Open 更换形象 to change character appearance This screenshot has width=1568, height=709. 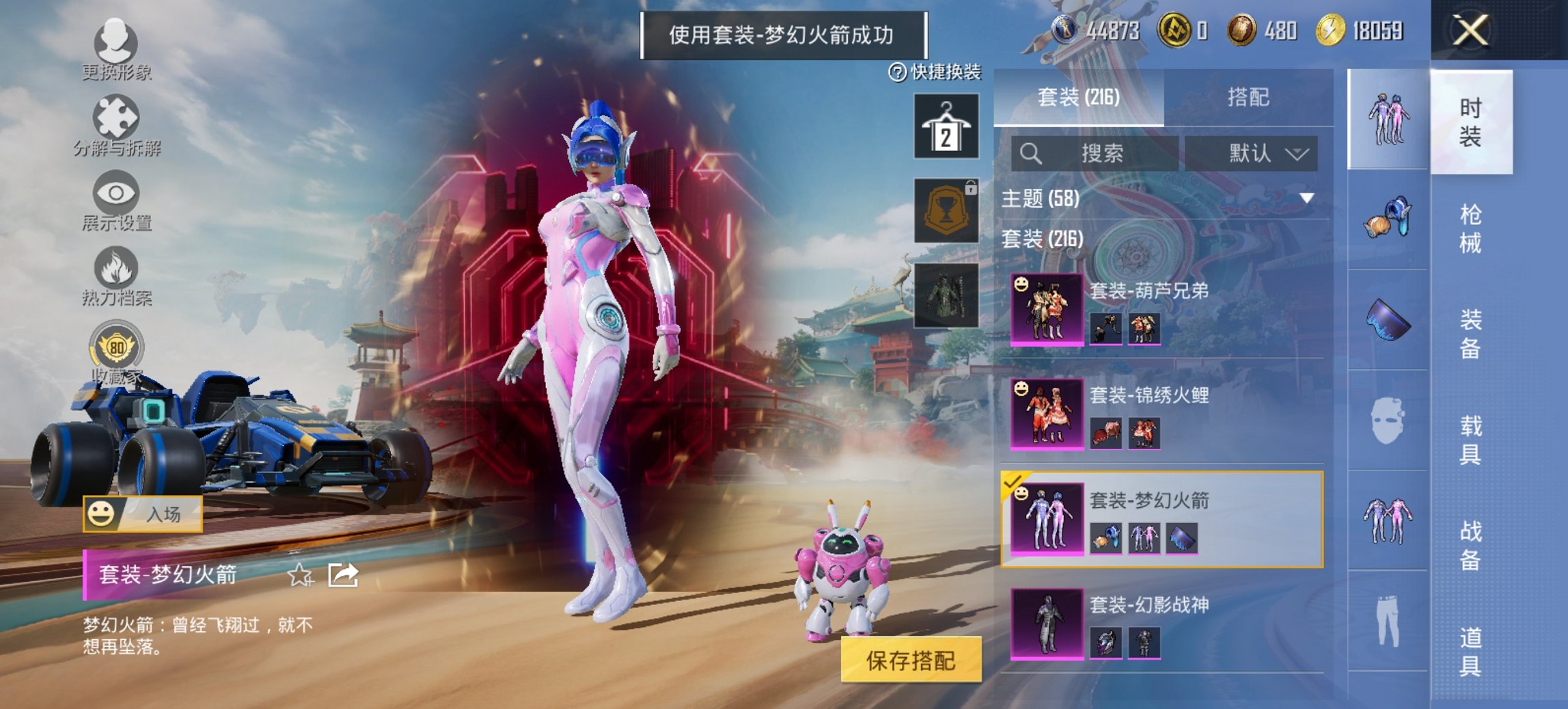point(118,42)
